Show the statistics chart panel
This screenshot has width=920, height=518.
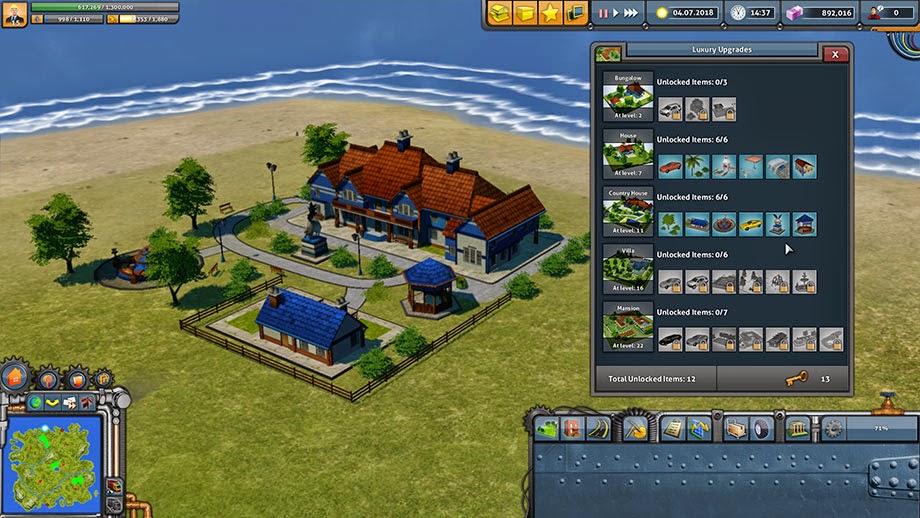click(x=697, y=429)
